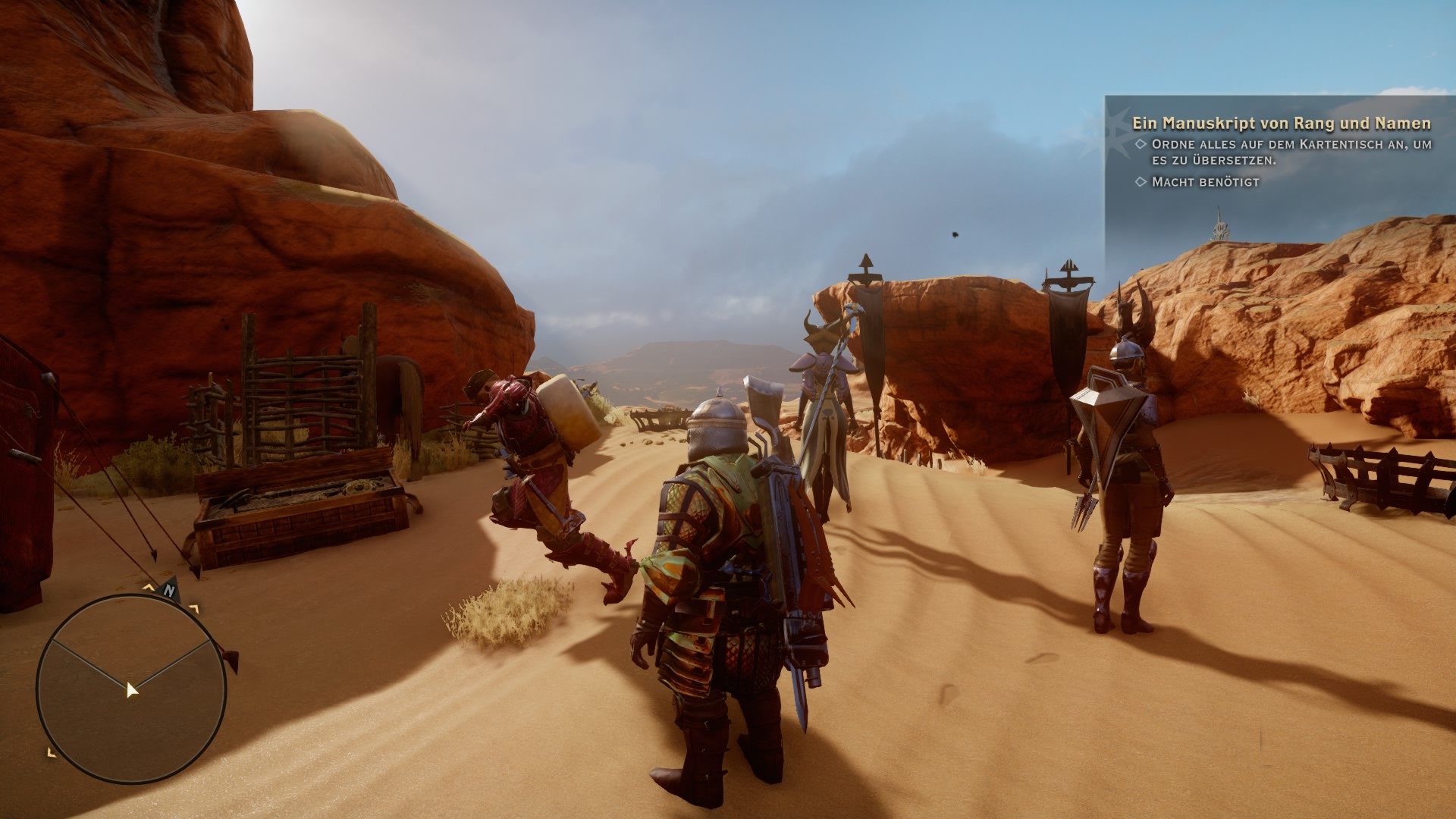The image size is (1456, 819).
Task: Expand the chevron marker left of the N indicator
Action: [x=149, y=587]
